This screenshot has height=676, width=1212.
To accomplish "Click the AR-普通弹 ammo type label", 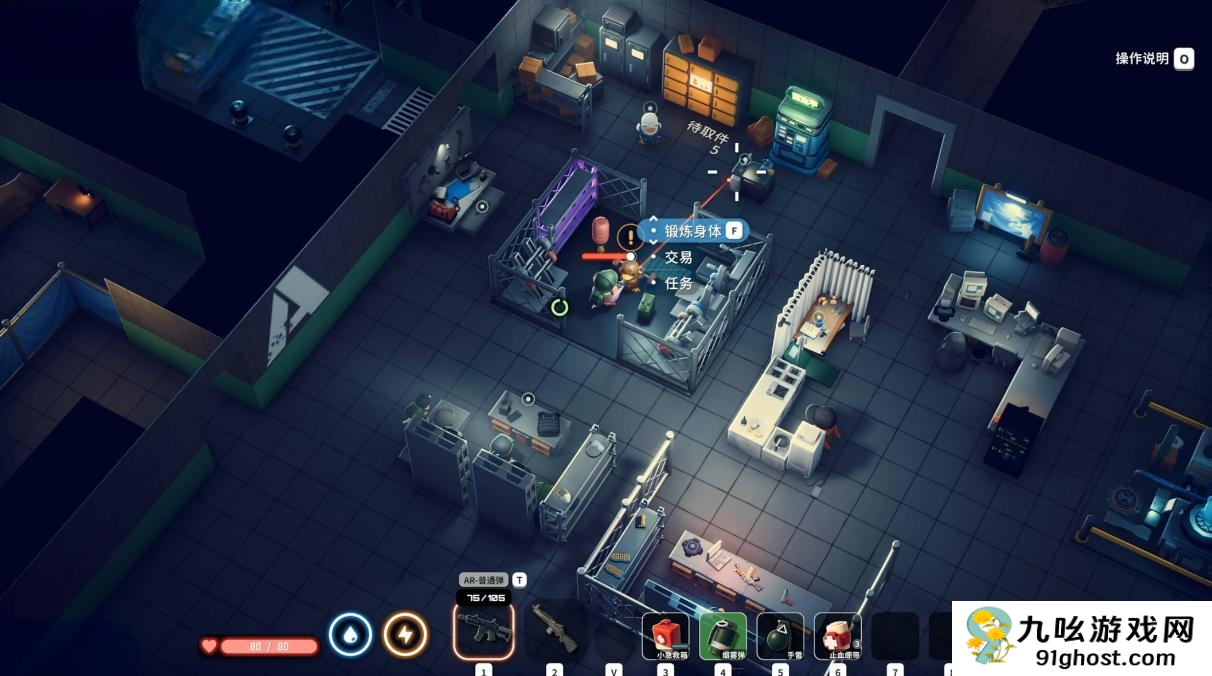I will coord(484,580).
